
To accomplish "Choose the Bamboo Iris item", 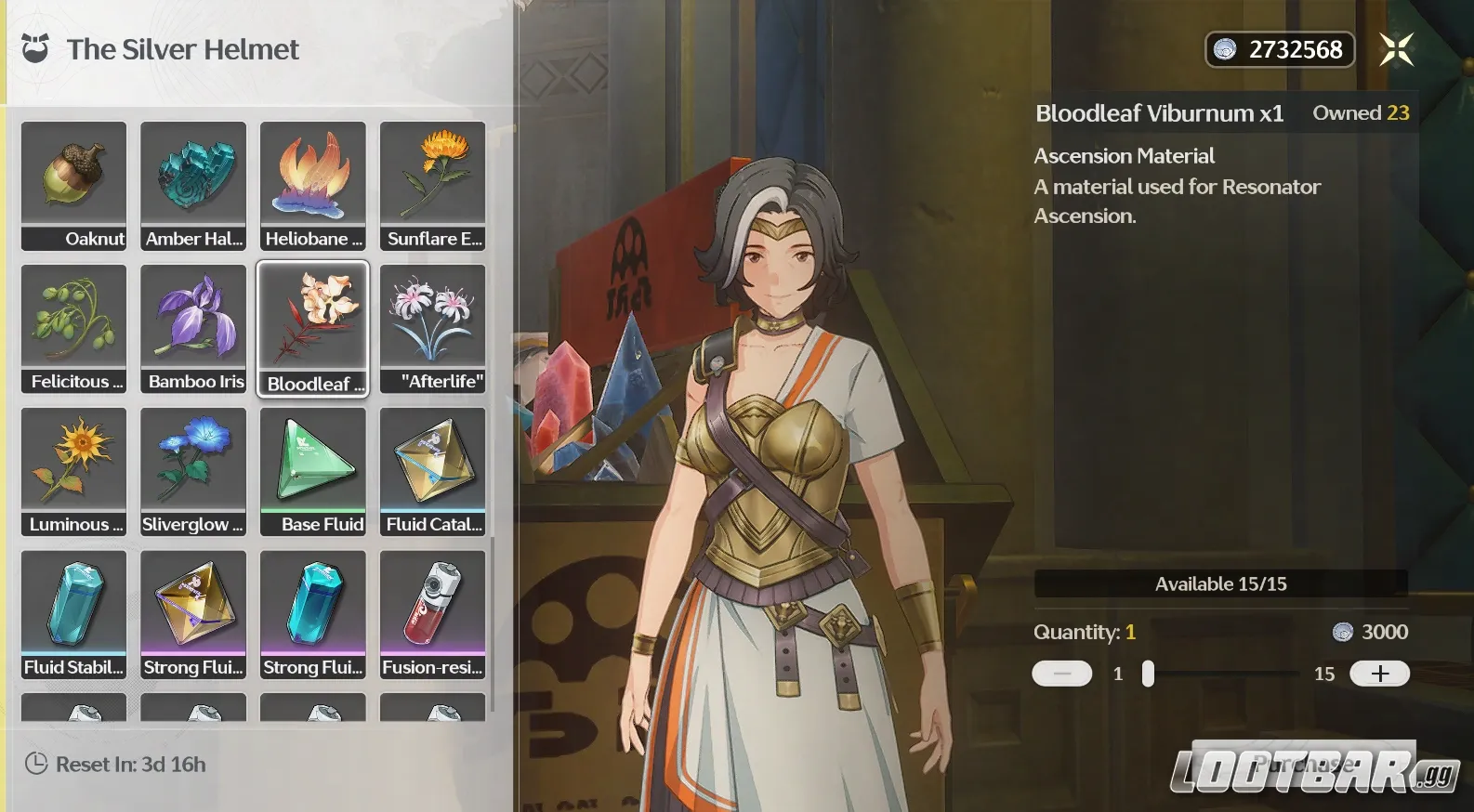I will 193,328.
